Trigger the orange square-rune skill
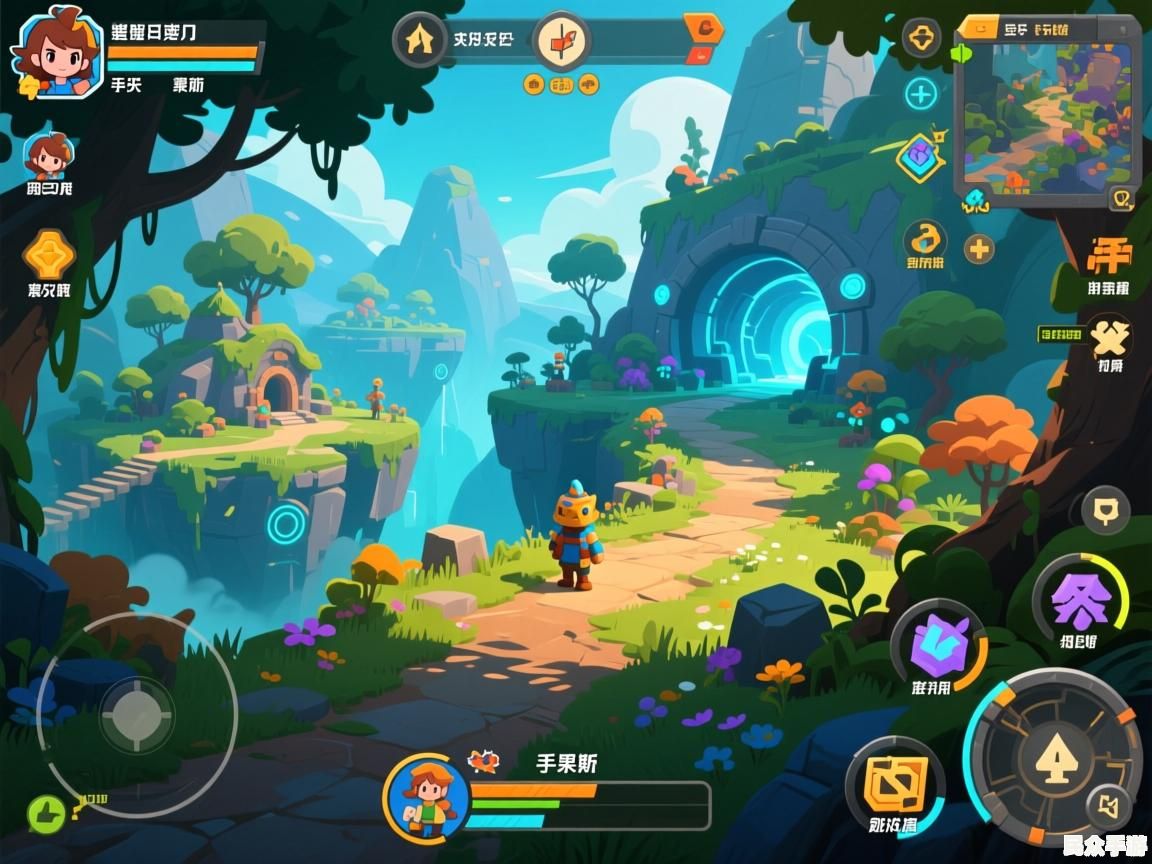The image size is (1152, 864). (894, 785)
